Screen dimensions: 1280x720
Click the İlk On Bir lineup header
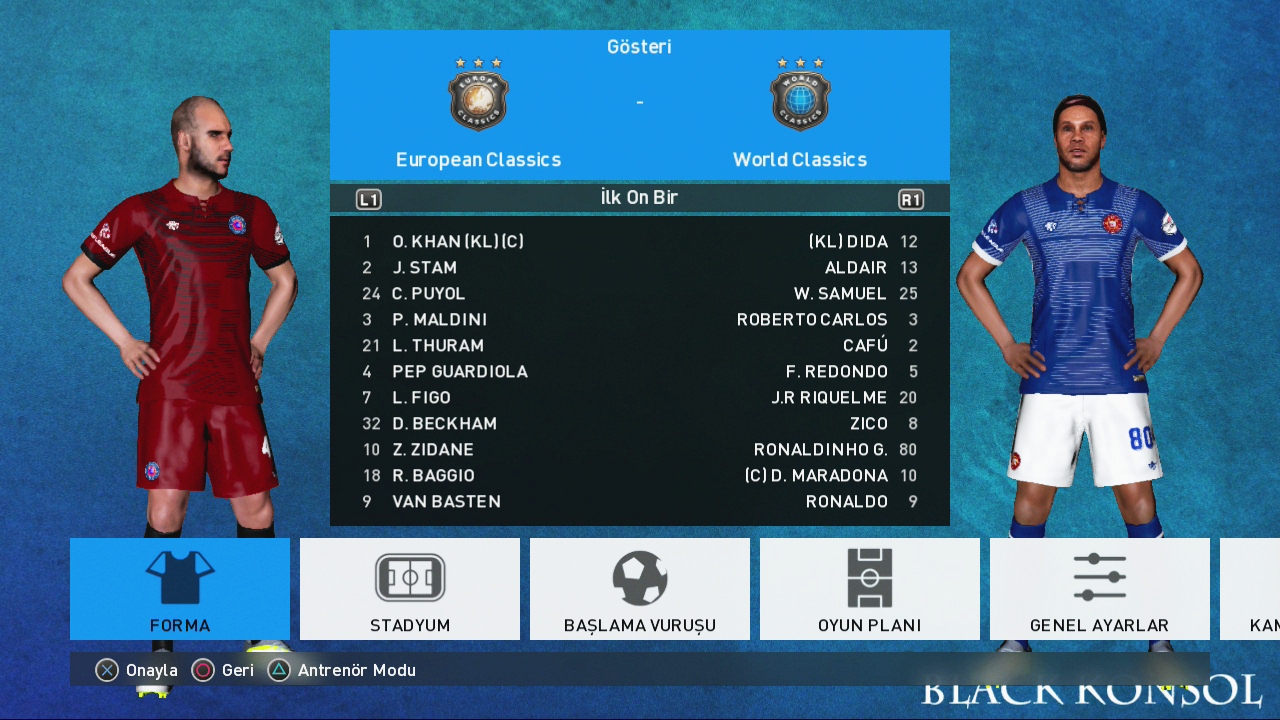pos(639,198)
